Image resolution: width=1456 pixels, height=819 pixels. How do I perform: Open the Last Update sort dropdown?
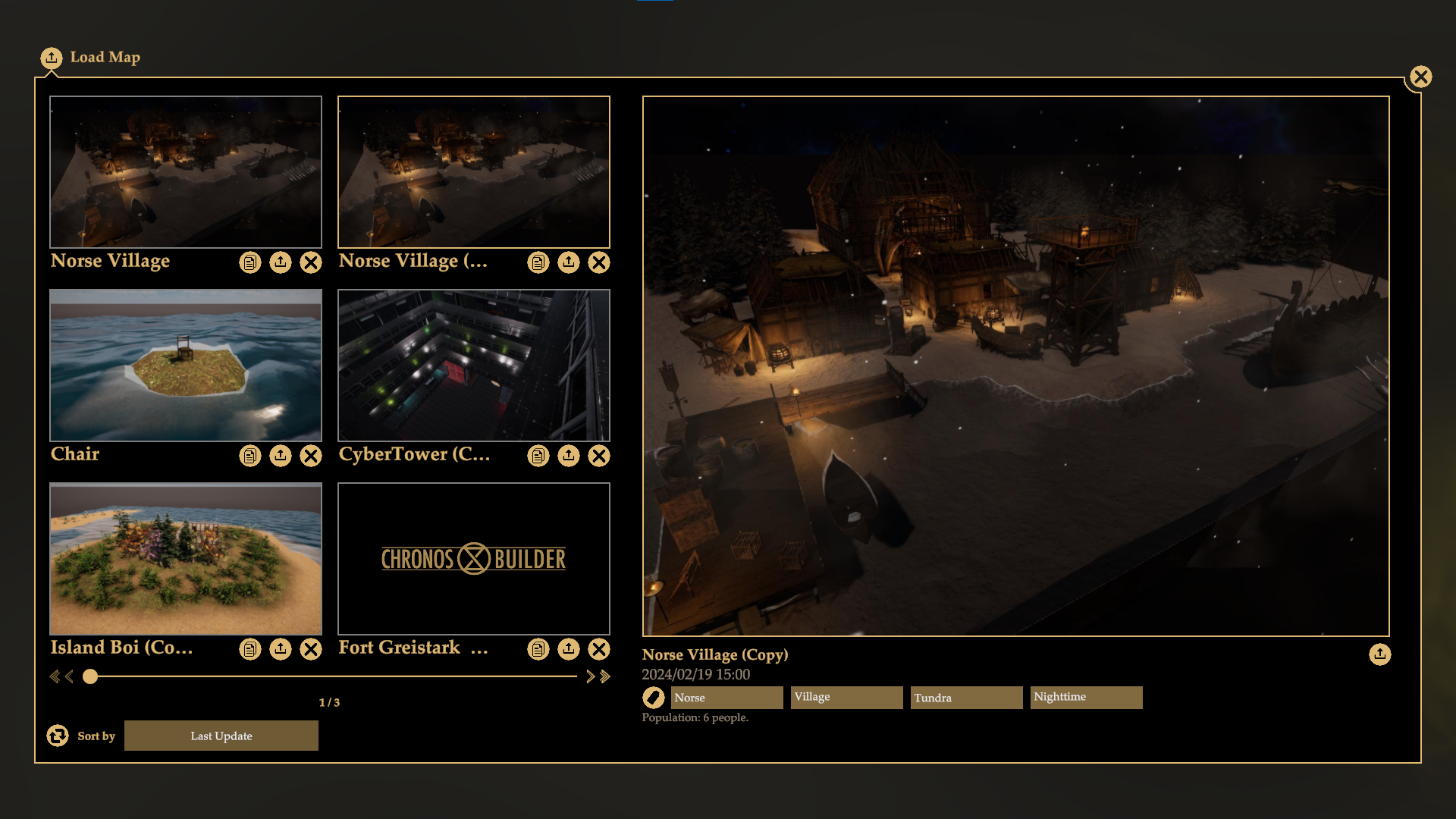coord(221,736)
